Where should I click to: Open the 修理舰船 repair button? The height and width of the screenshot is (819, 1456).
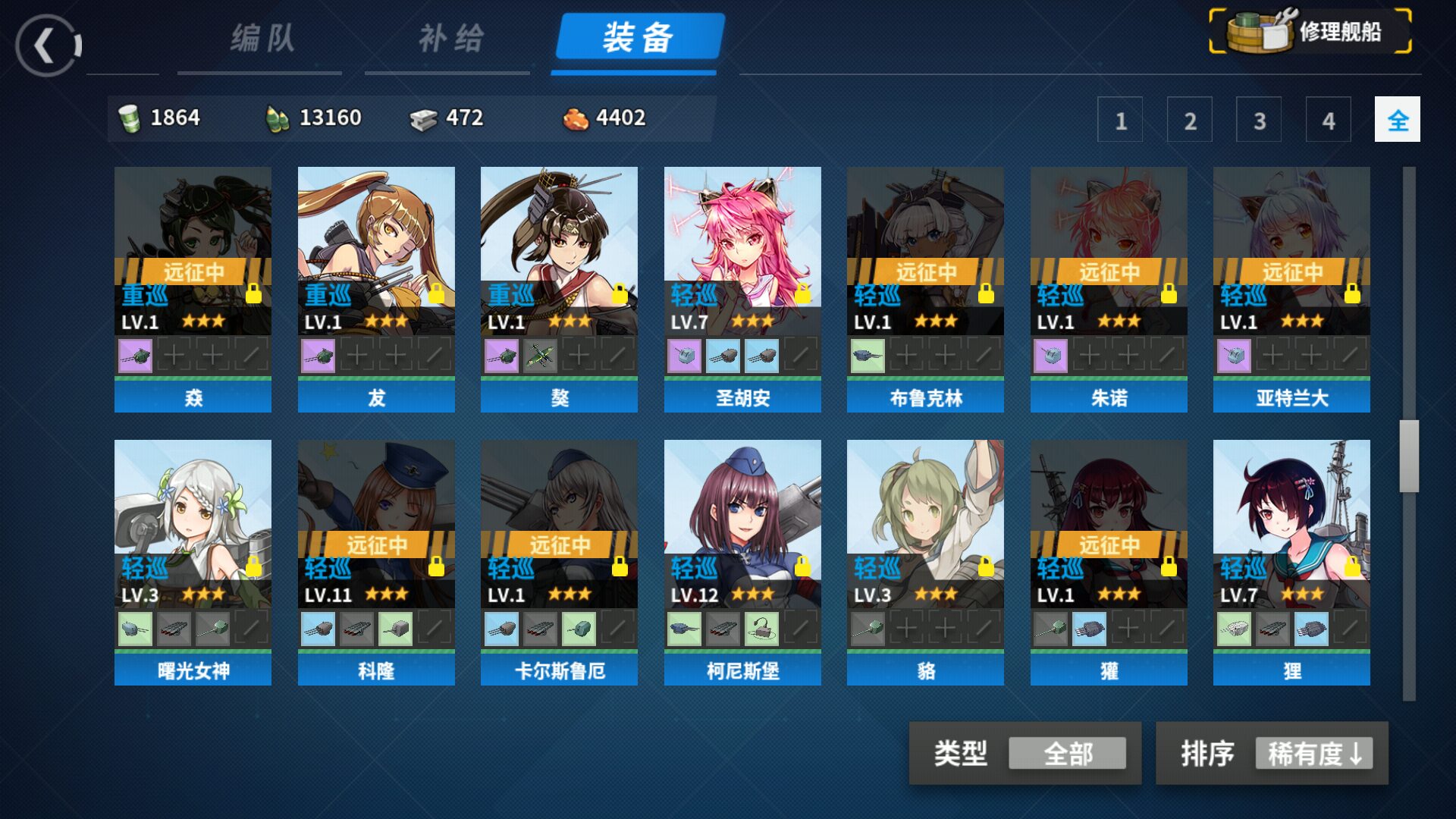(x=1310, y=32)
